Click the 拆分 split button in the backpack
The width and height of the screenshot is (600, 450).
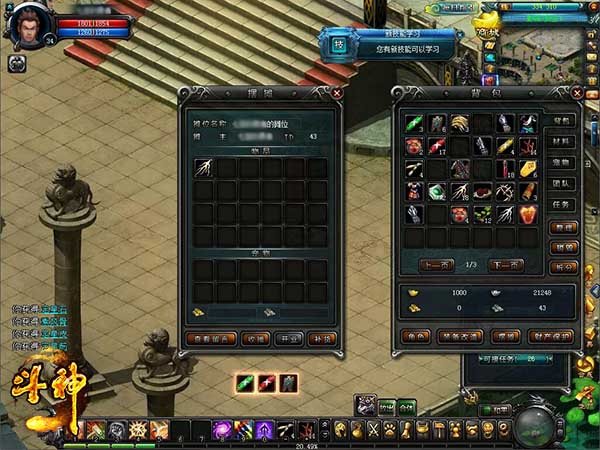[562, 268]
